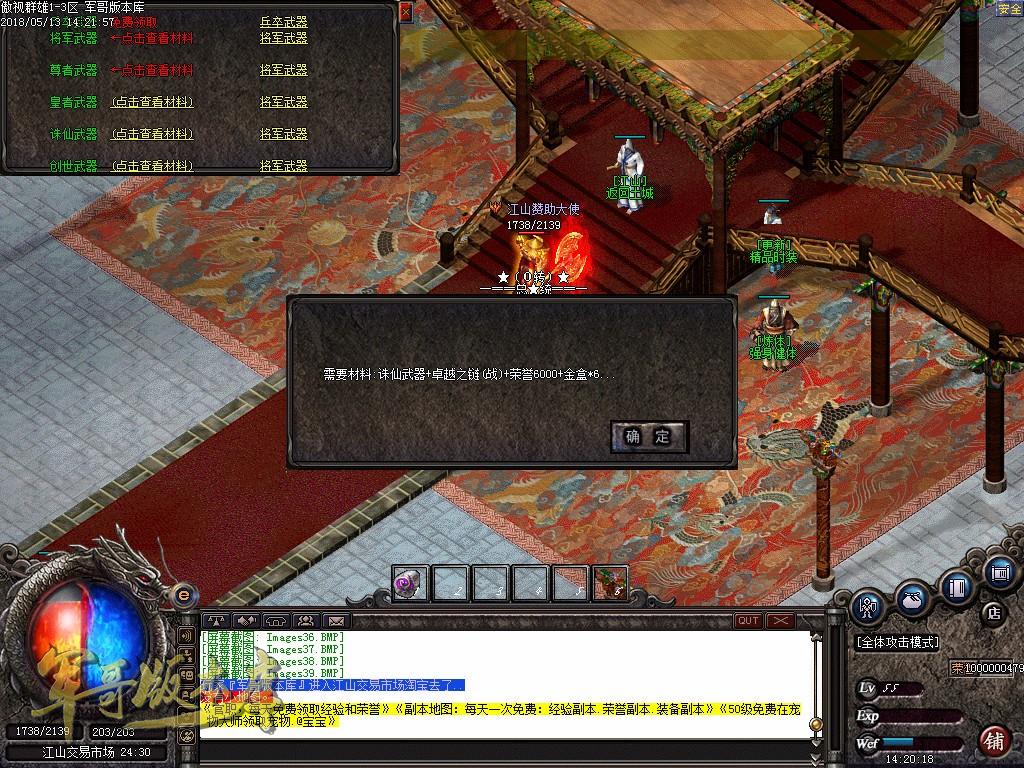The height and width of the screenshot is (768, 1024).
Task: Click the QUT button above chat
Action: tap(748, 621)
